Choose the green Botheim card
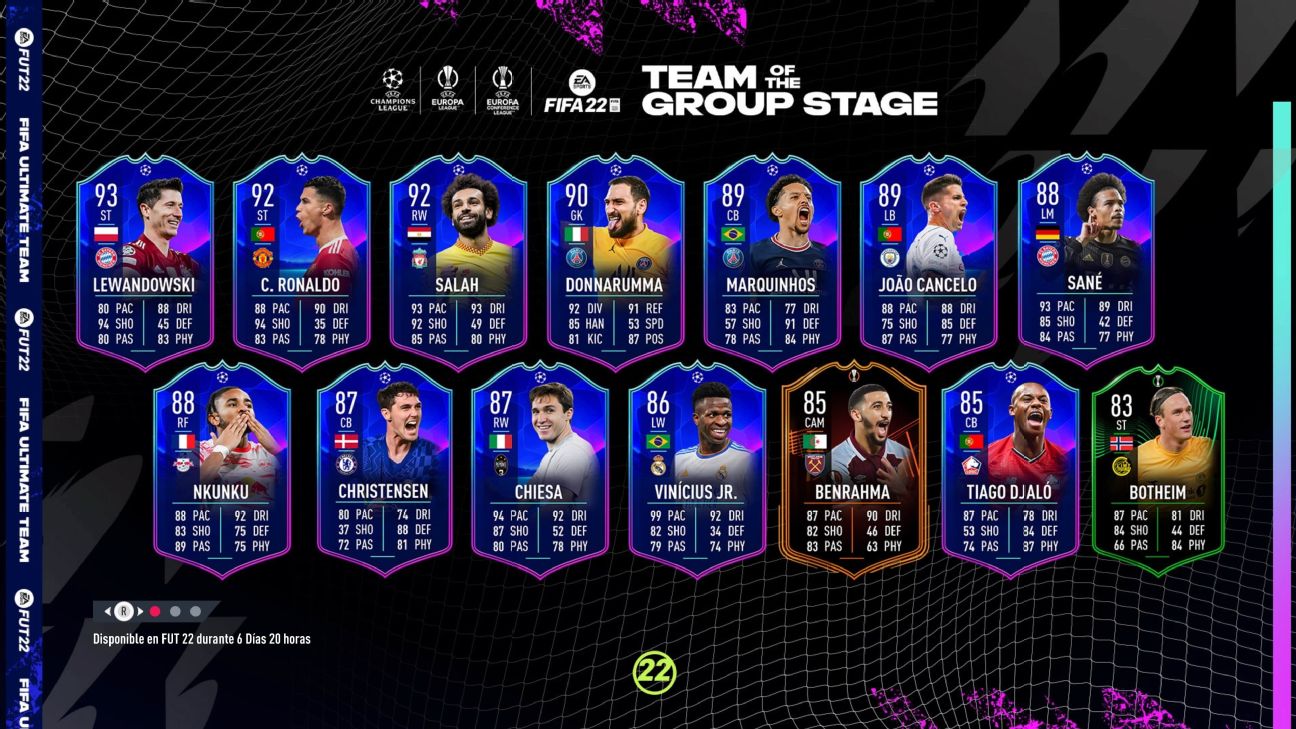 [x=1158, y=470]
